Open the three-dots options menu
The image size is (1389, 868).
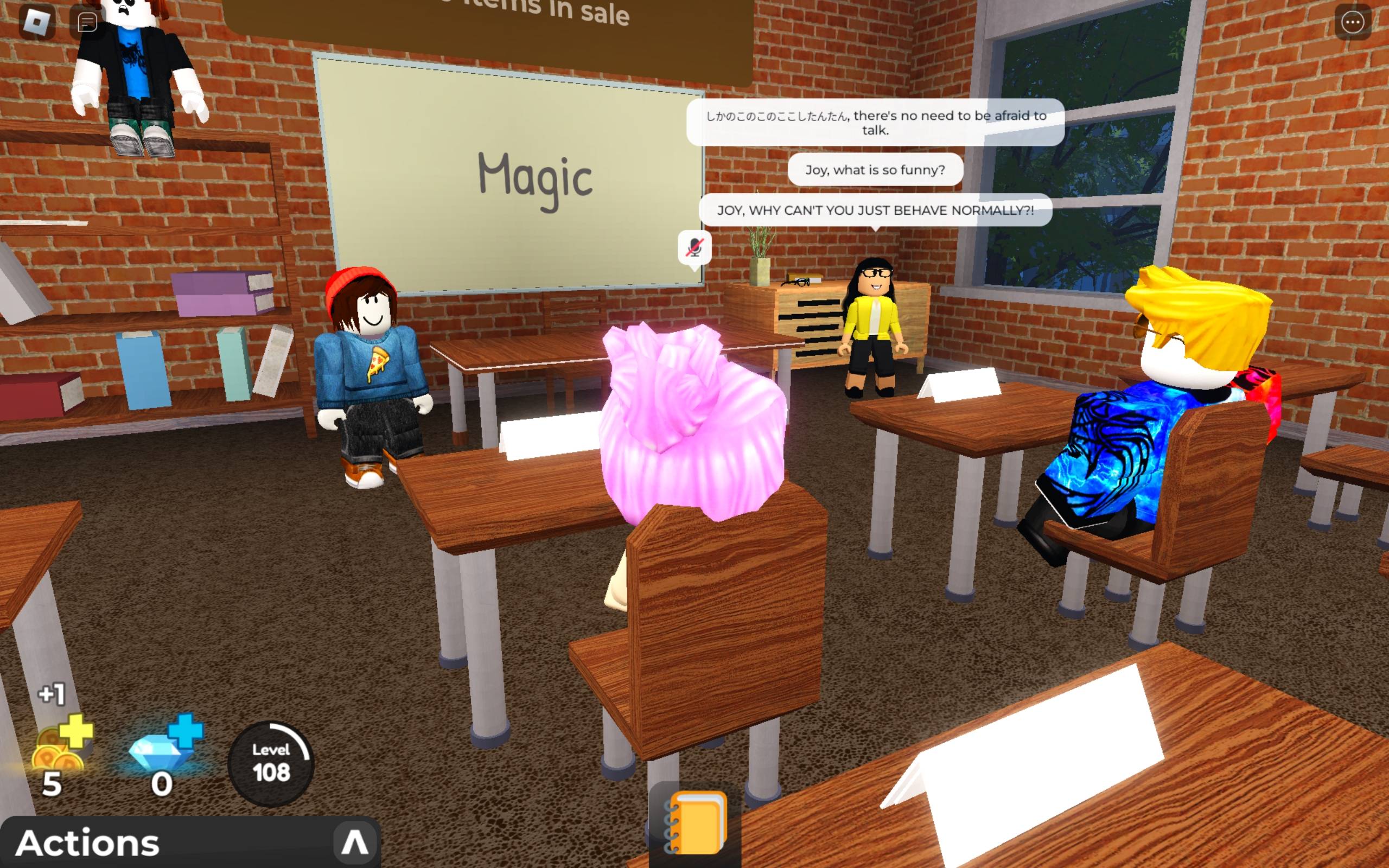pos(1352,22)
